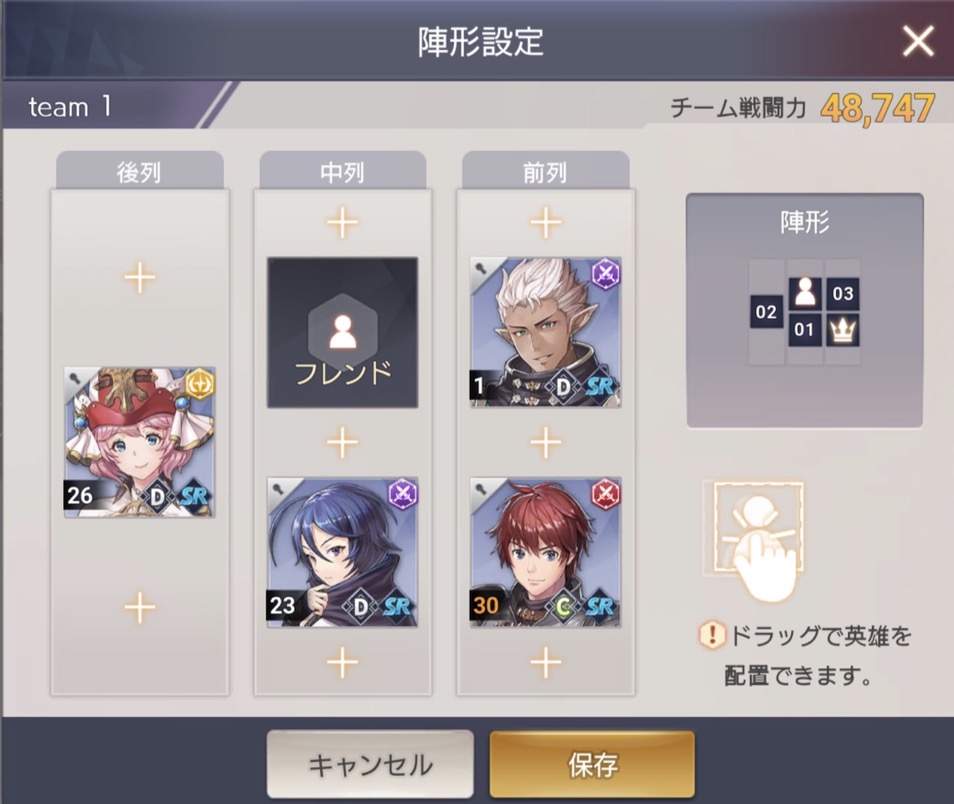The width and height of the screenshot is (954, 804).
Task: Select the red-haired level 30 hero
Action: pyautogui.click(x=545, y=552)
